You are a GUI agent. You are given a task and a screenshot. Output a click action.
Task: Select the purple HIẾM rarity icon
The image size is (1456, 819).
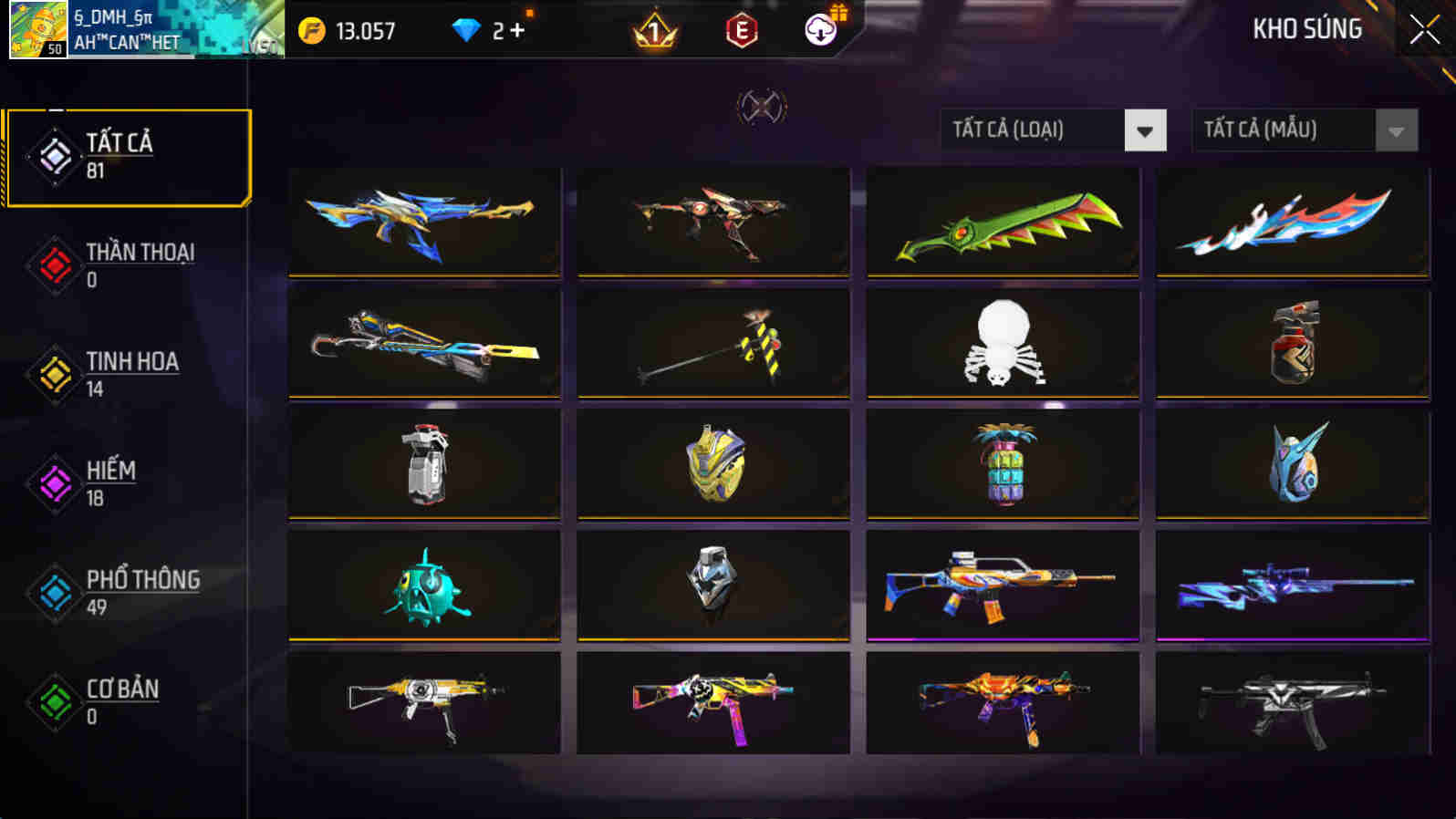(54, 482)
